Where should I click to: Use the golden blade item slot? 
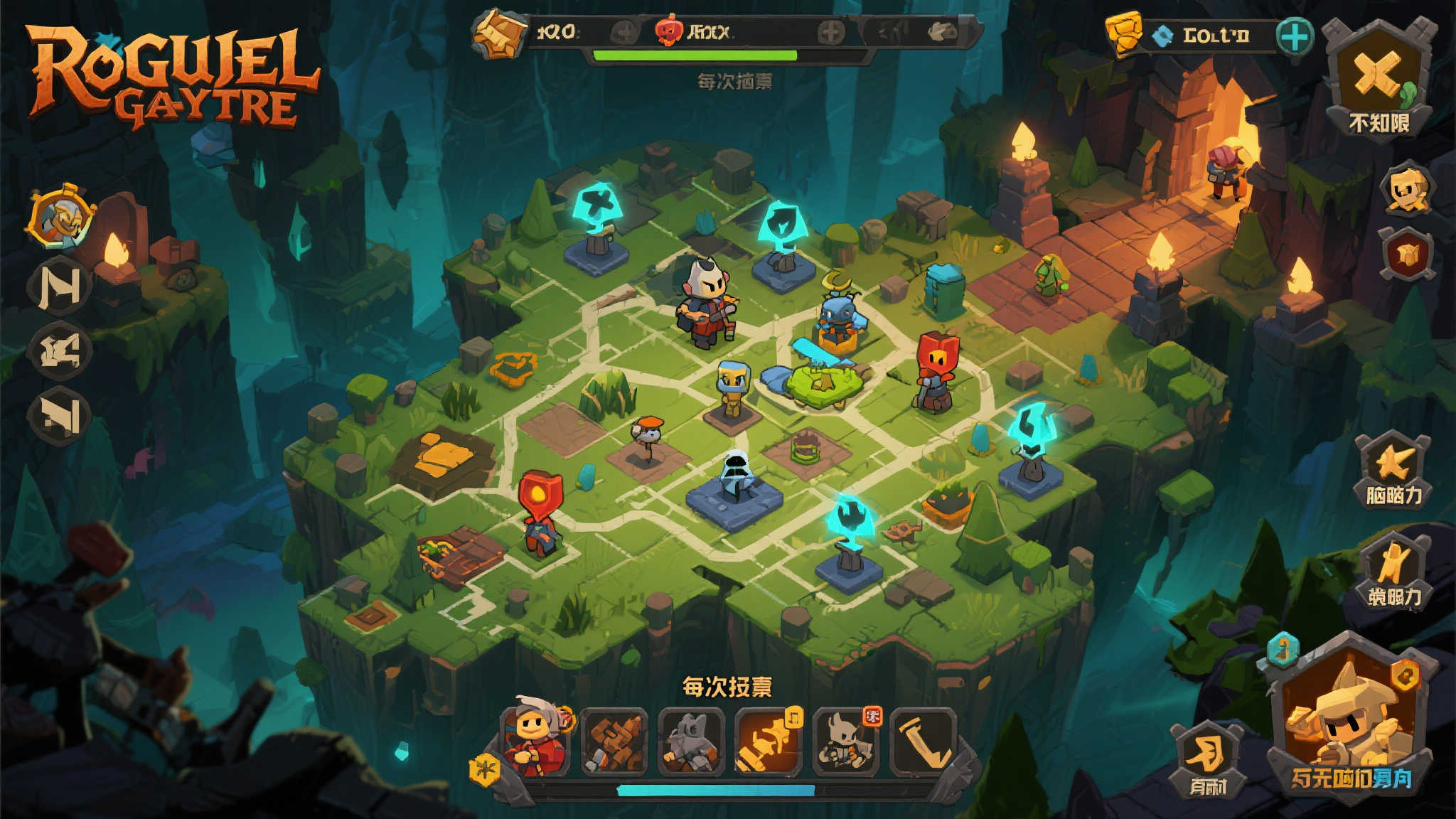[924, 742]
